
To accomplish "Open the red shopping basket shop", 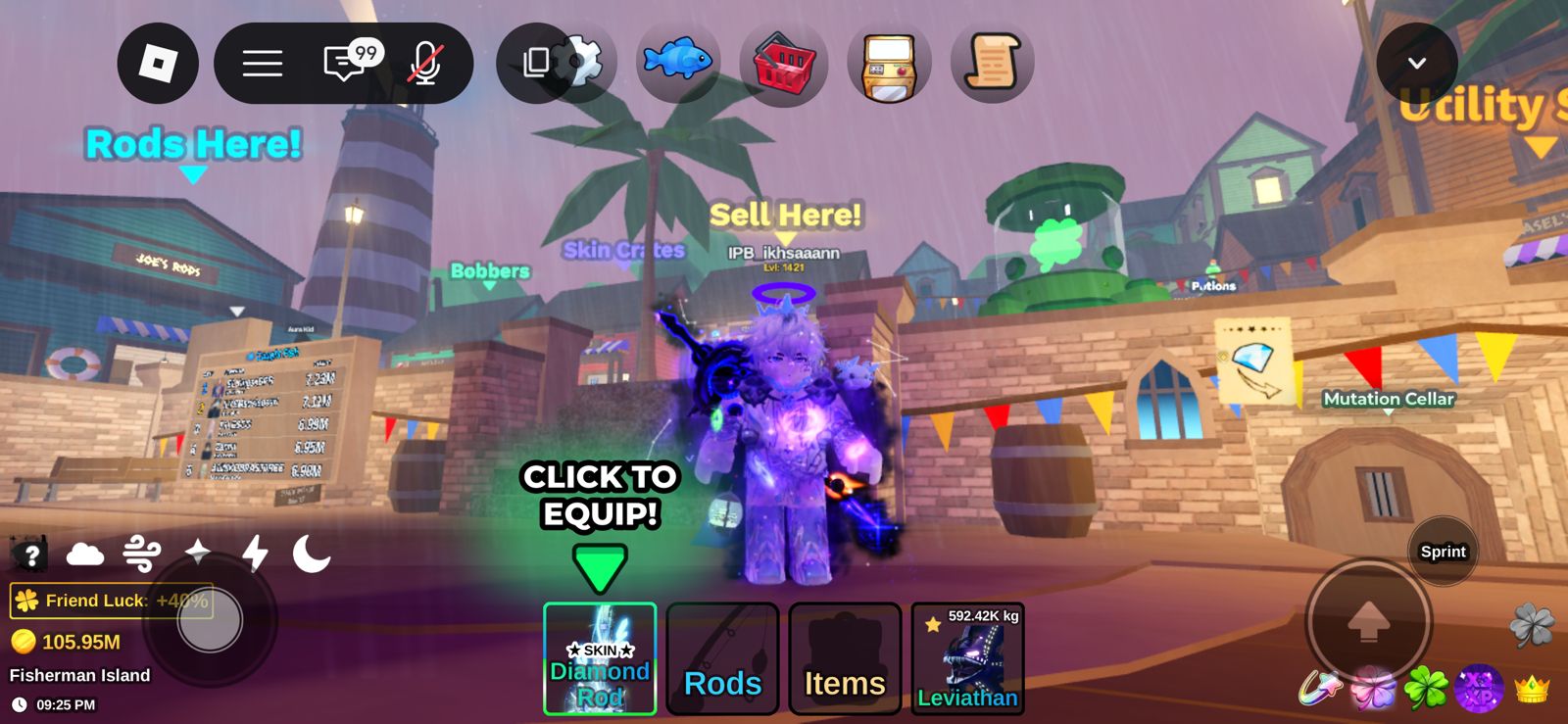I will [x=783, y=64].
